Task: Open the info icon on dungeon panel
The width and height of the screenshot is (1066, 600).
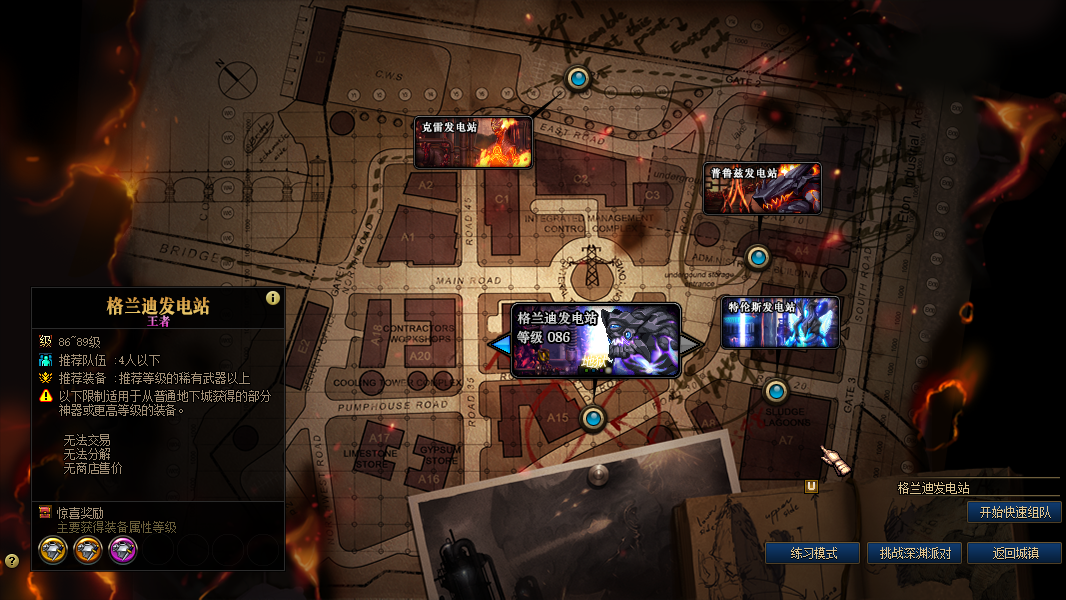Action: 272,298
